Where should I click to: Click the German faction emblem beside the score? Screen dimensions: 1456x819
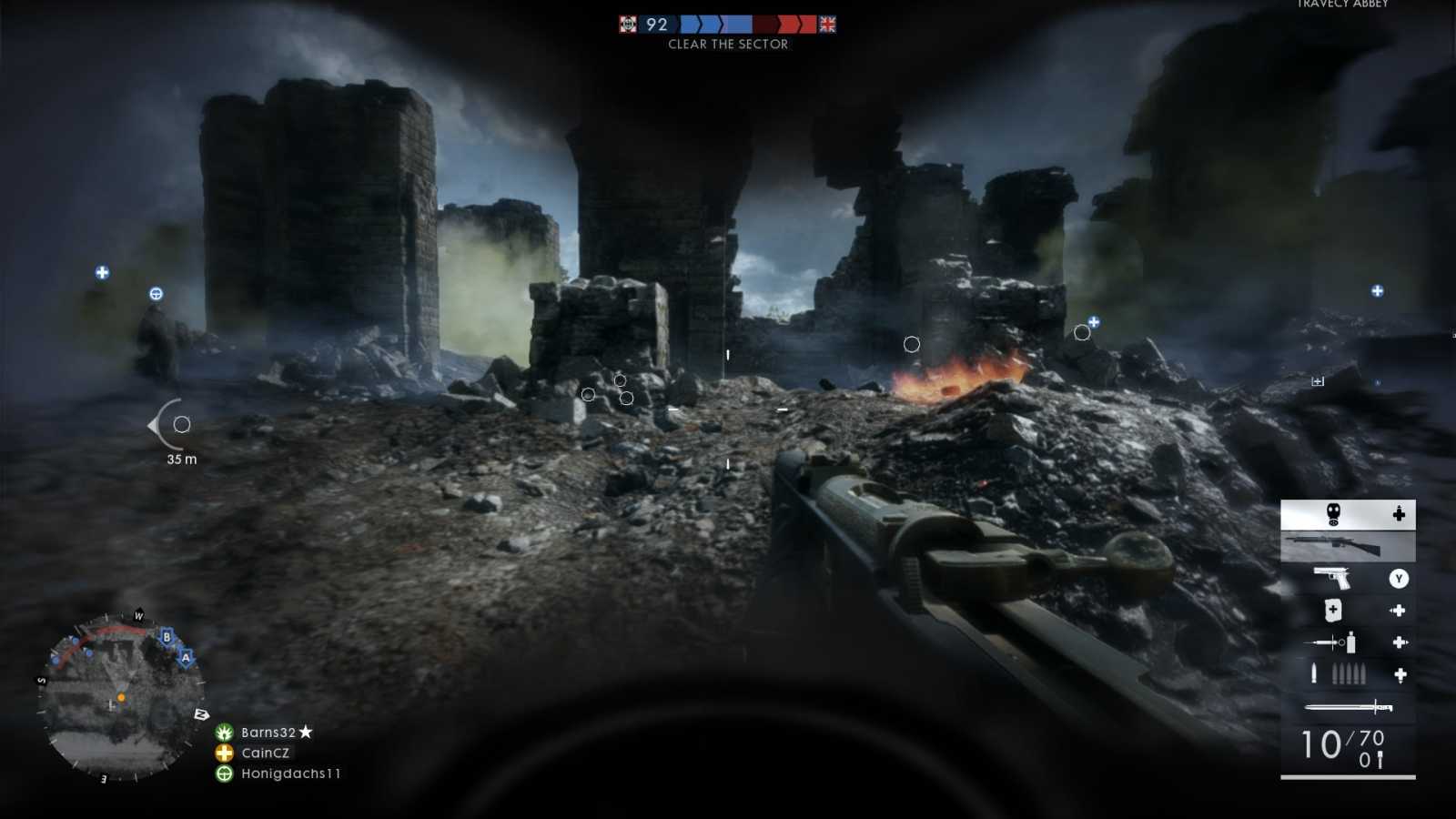pos(626,25)
